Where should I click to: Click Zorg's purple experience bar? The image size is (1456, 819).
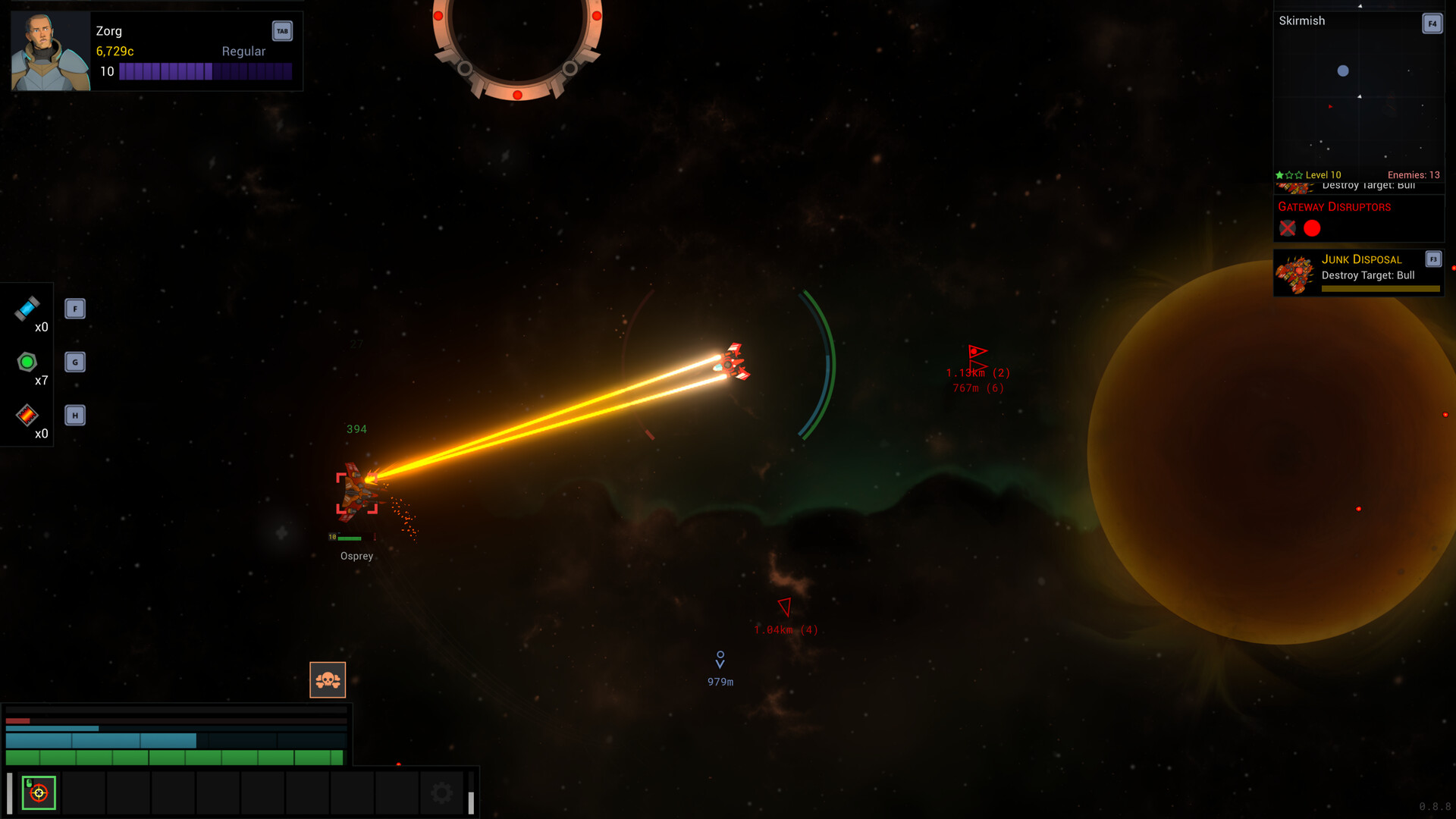(x=206, y=71)
